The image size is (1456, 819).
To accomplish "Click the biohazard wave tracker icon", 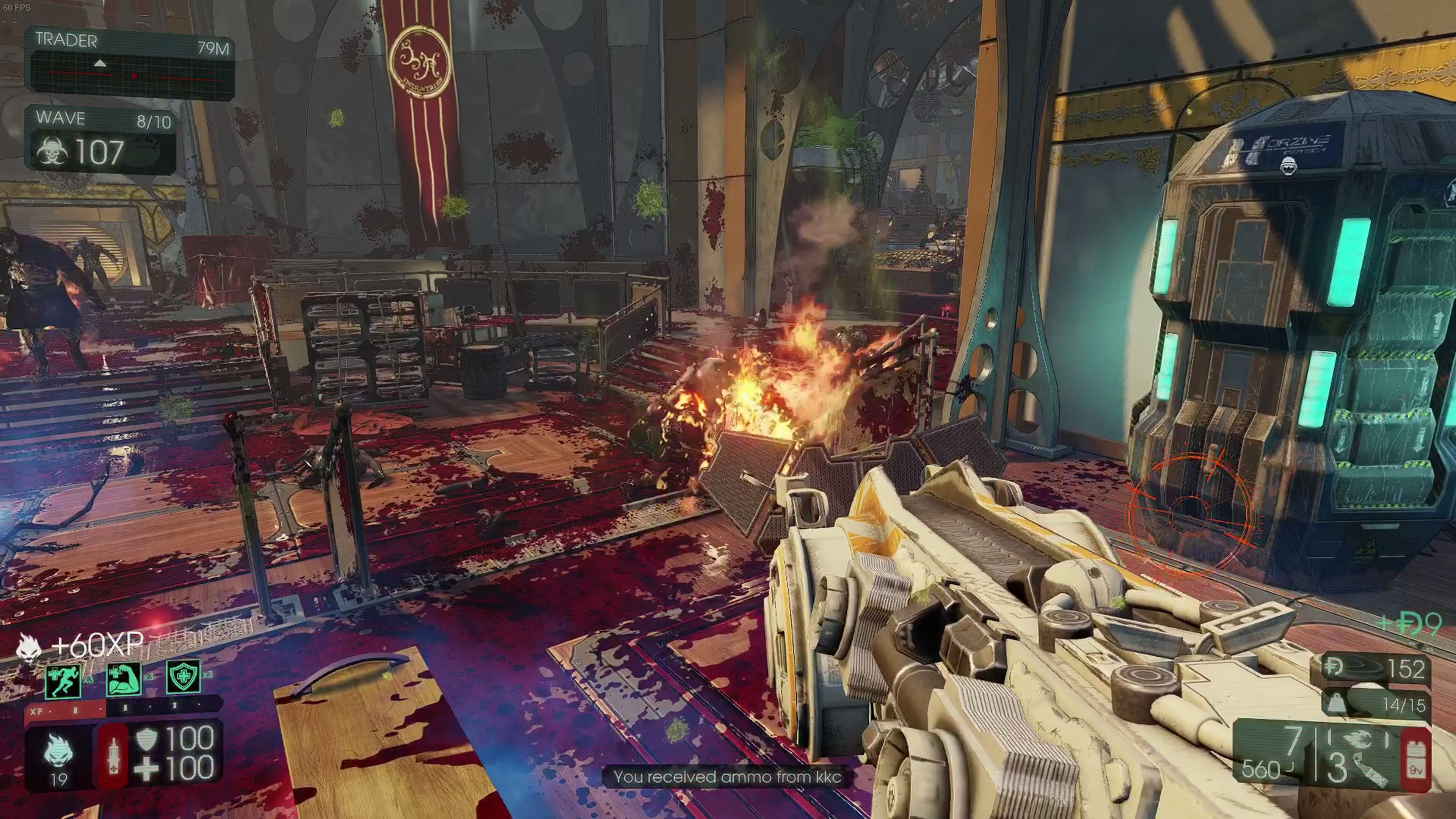I will pos(52,152).
